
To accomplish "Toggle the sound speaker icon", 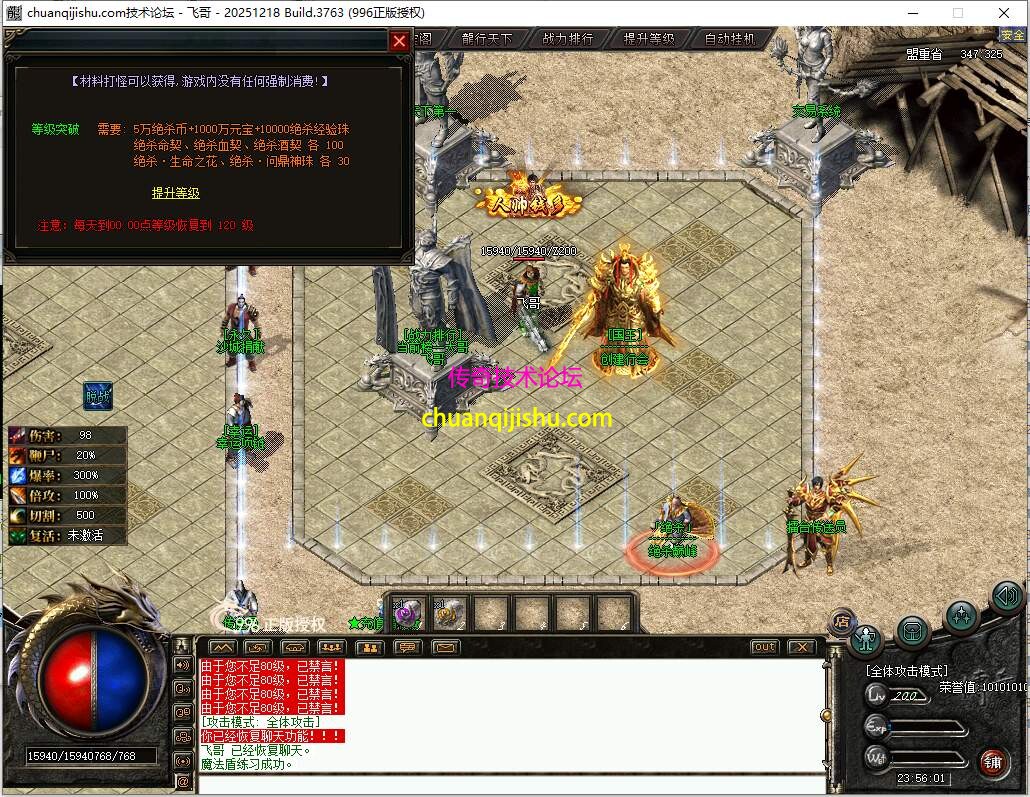I will point(1007,597).
